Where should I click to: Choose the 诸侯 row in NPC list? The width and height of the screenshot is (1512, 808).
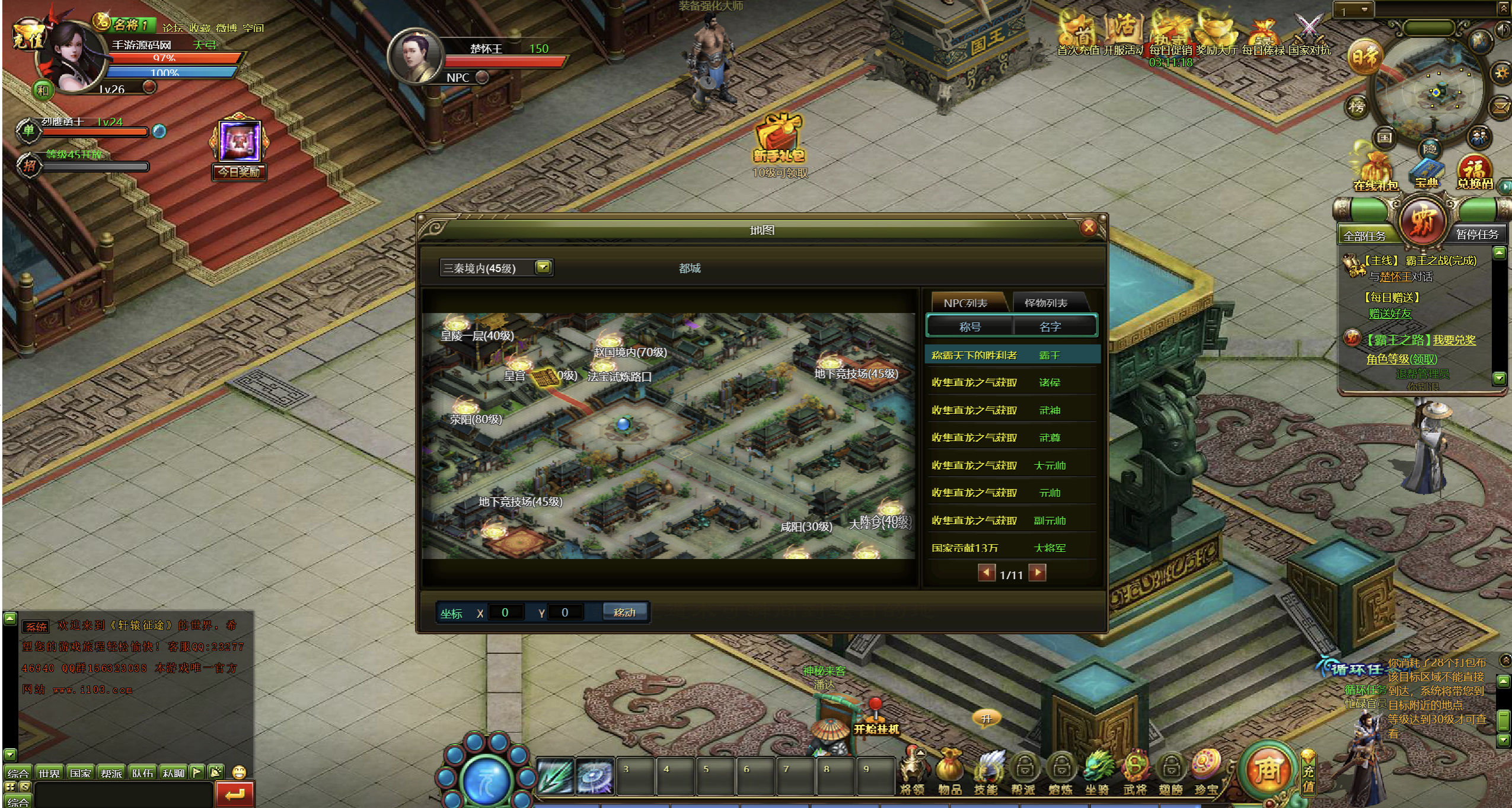(x=1012, y=382)
